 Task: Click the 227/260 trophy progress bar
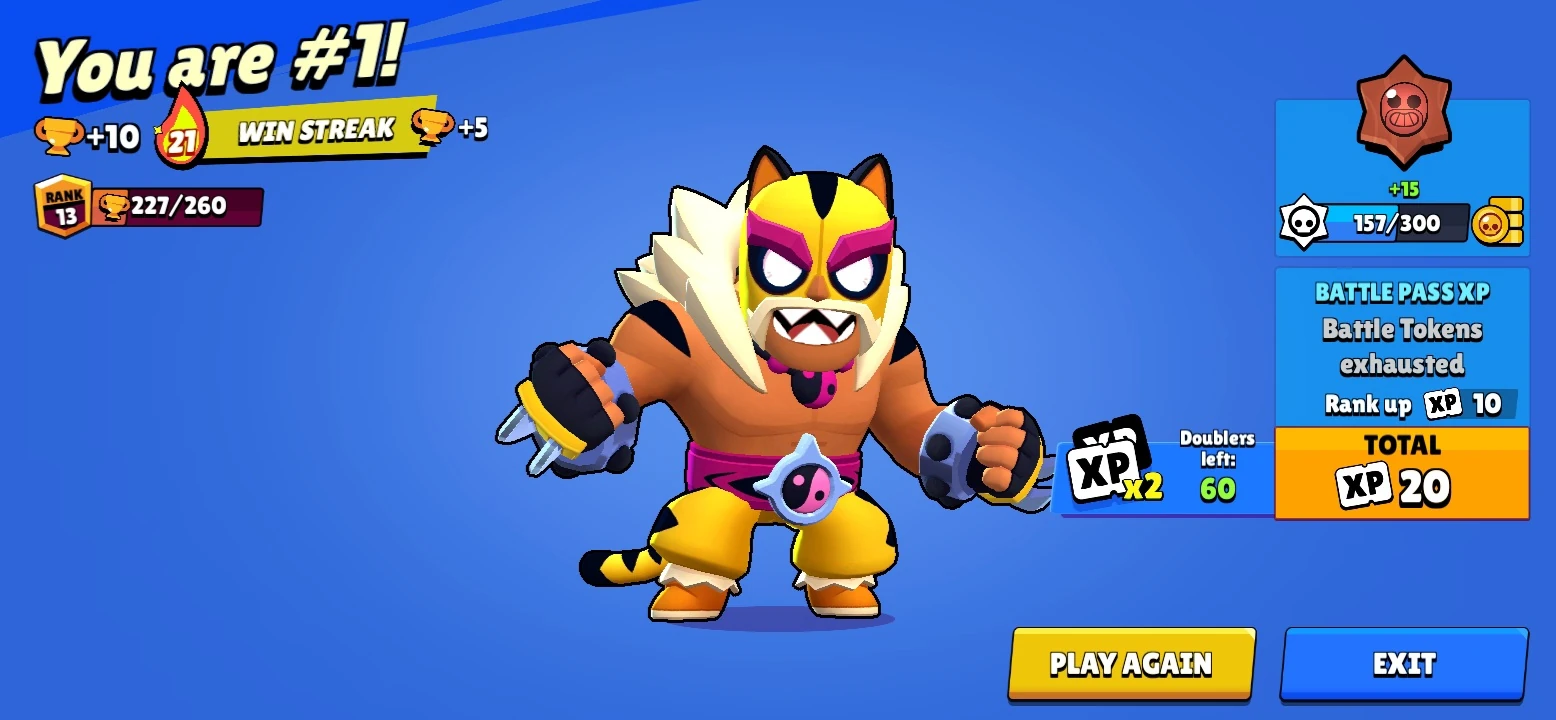pyautogui.click(x=180, y=206)
